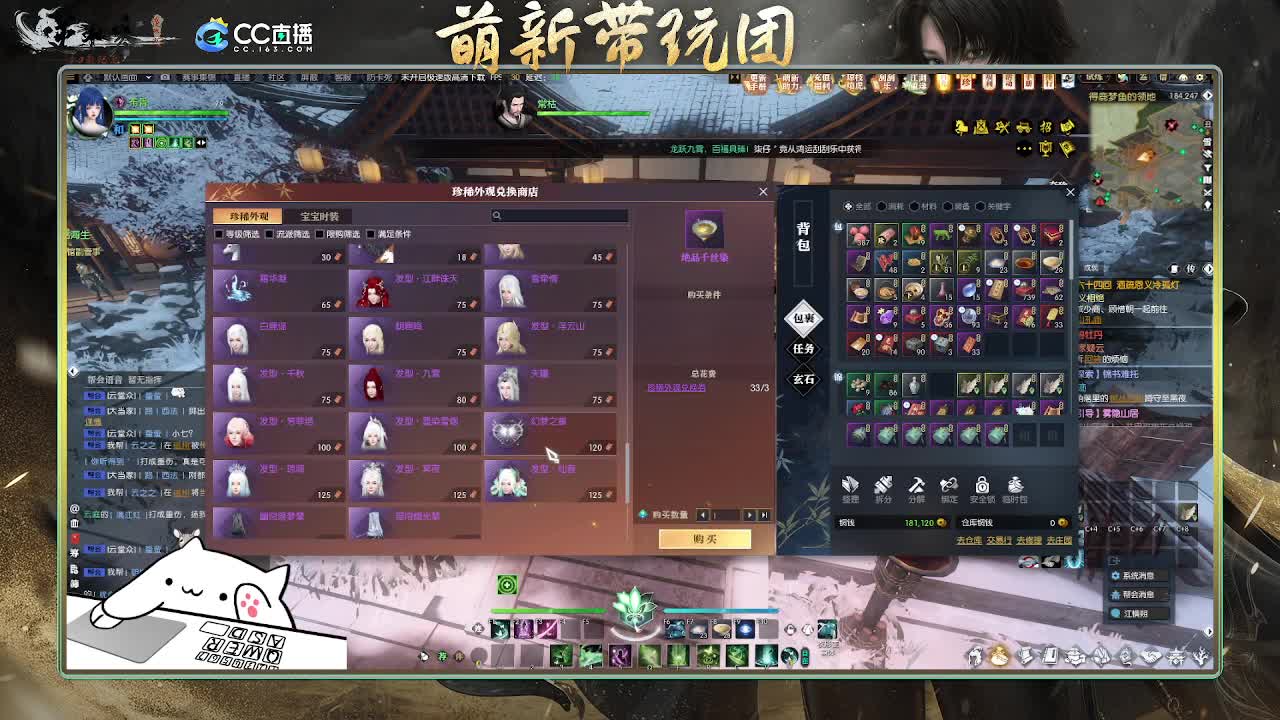Check the 满足条件 filter option
This screenshot has height=720, width=1280.
click(371, 232)
